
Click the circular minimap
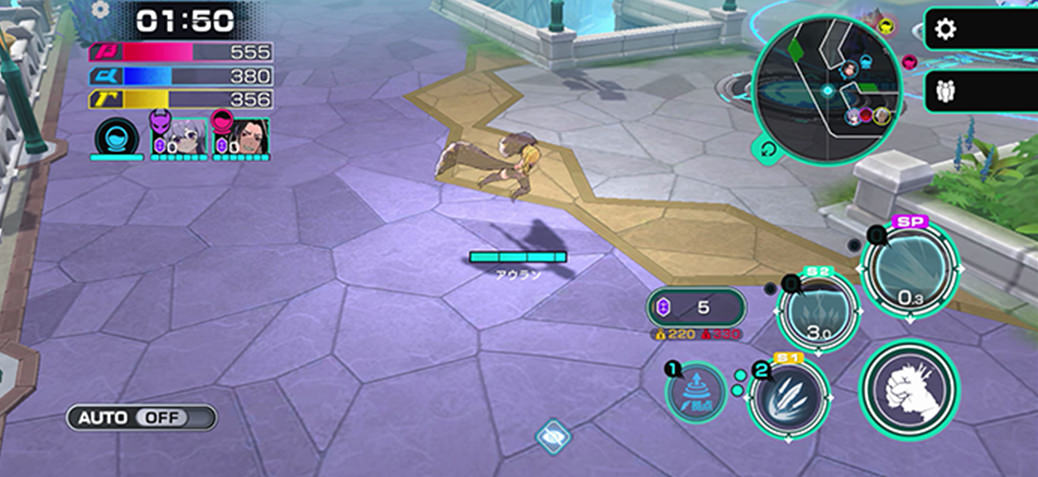pyautogui.click(x=826, y=91)
